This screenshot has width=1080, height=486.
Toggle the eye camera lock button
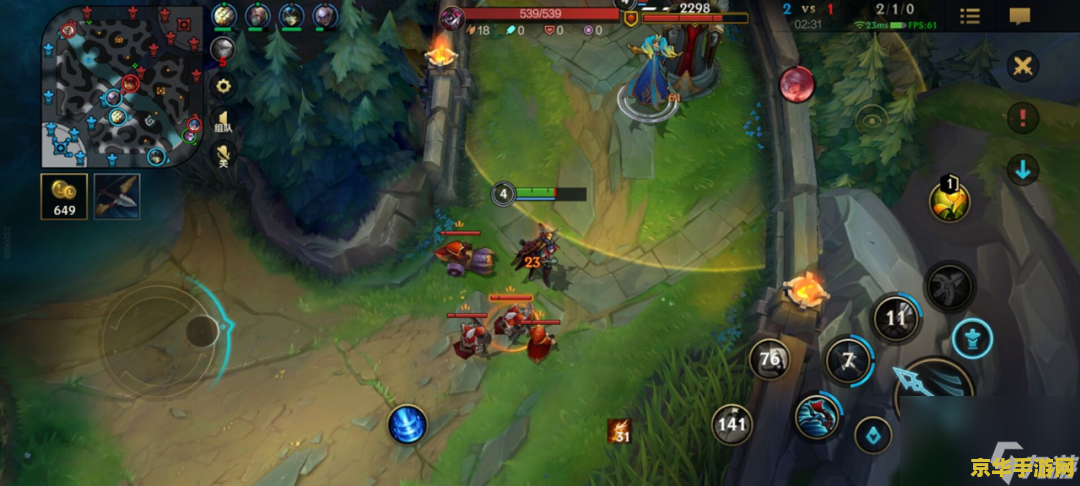tap(872, 120)
